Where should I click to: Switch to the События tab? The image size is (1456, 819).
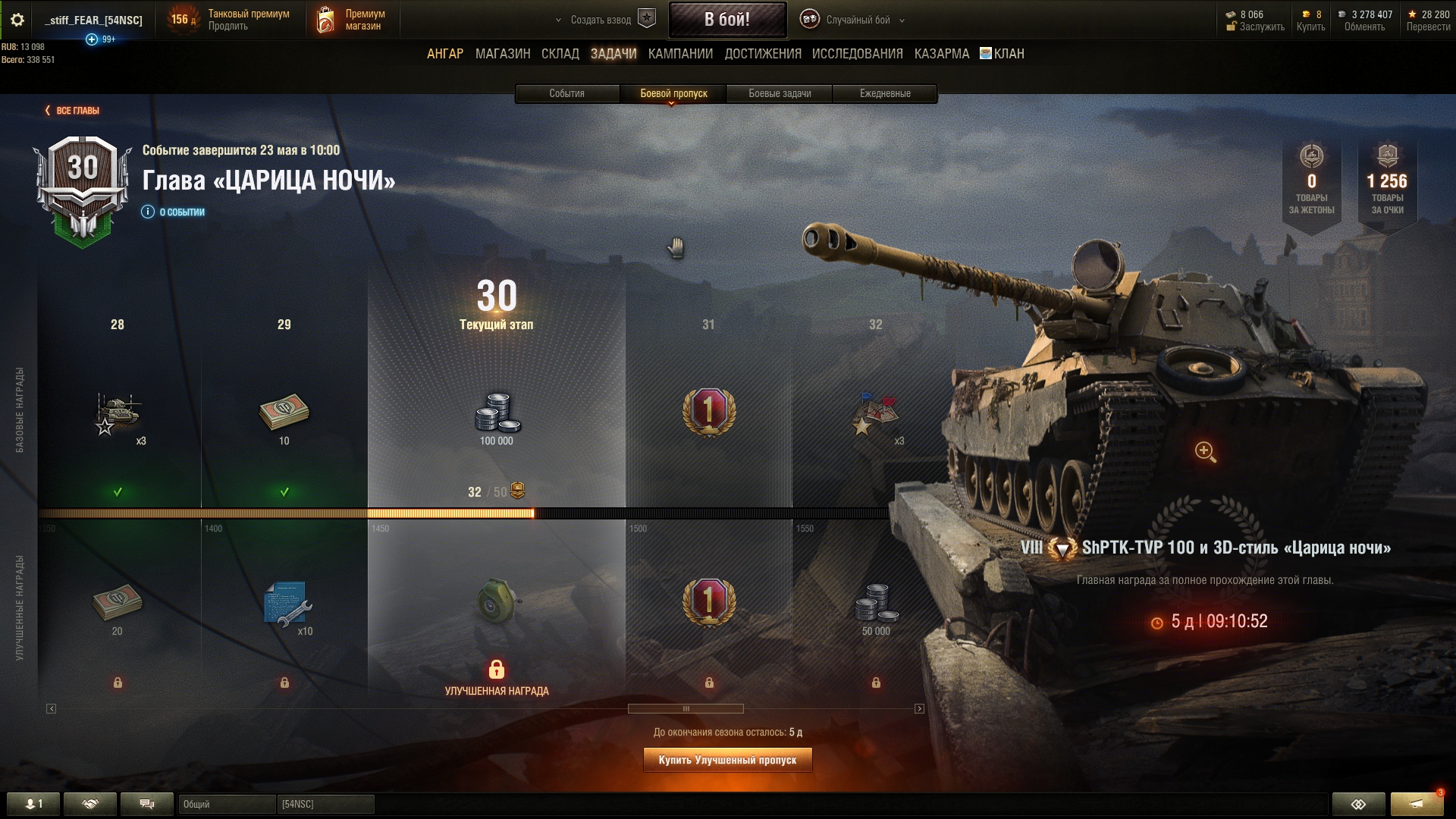(566, 93)
